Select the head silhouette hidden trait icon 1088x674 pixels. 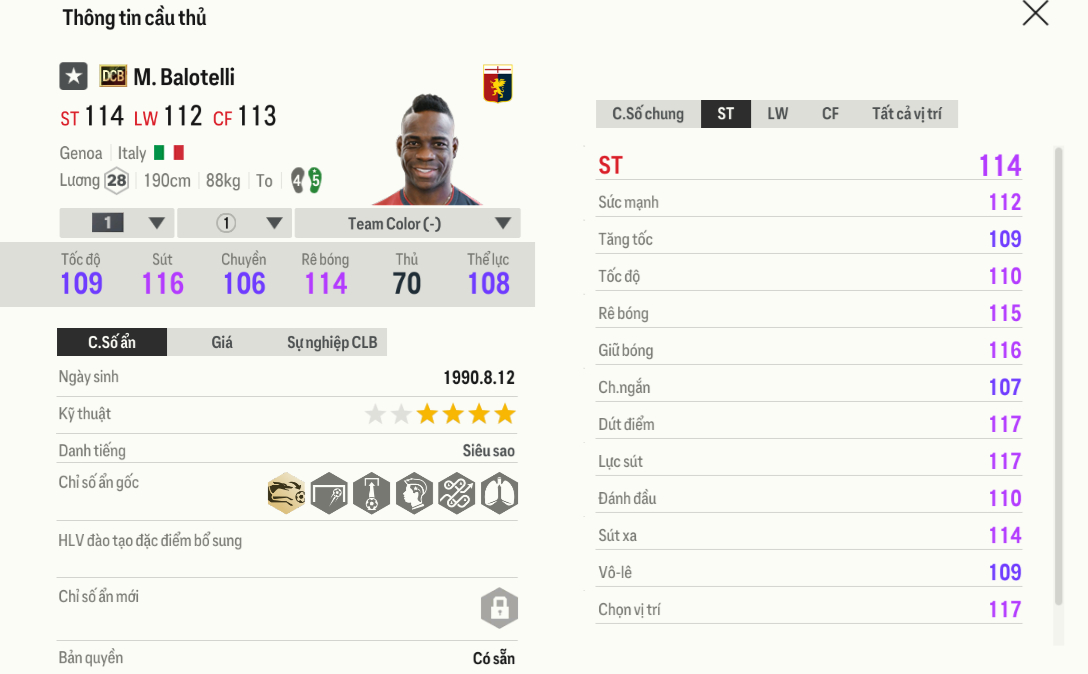tap(414, 493)
